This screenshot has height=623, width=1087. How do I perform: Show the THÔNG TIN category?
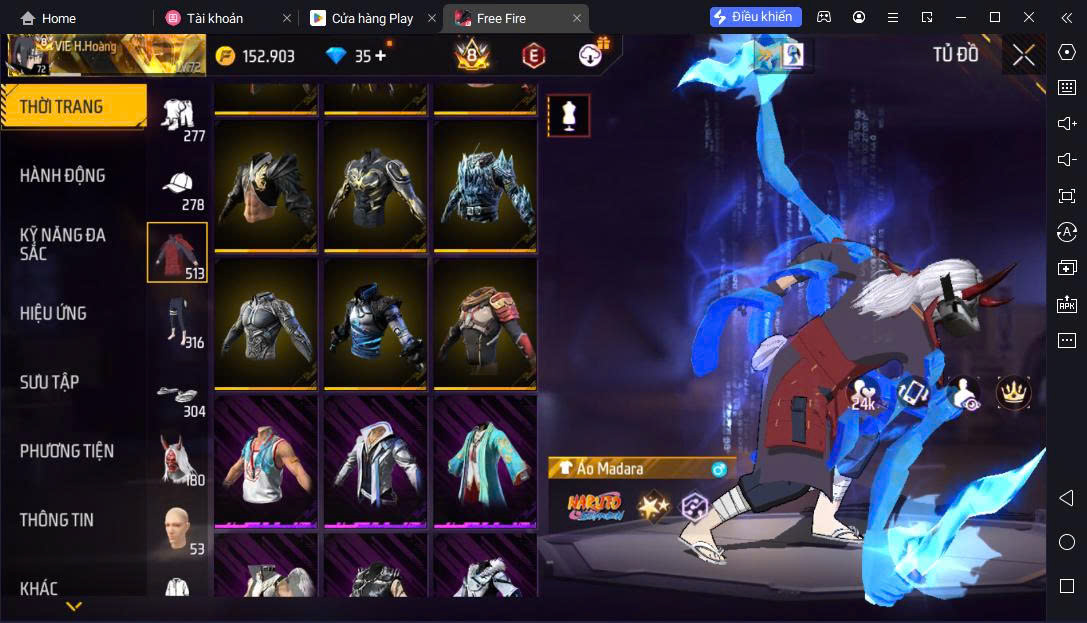pyautogui.click(x=57, y=520)
